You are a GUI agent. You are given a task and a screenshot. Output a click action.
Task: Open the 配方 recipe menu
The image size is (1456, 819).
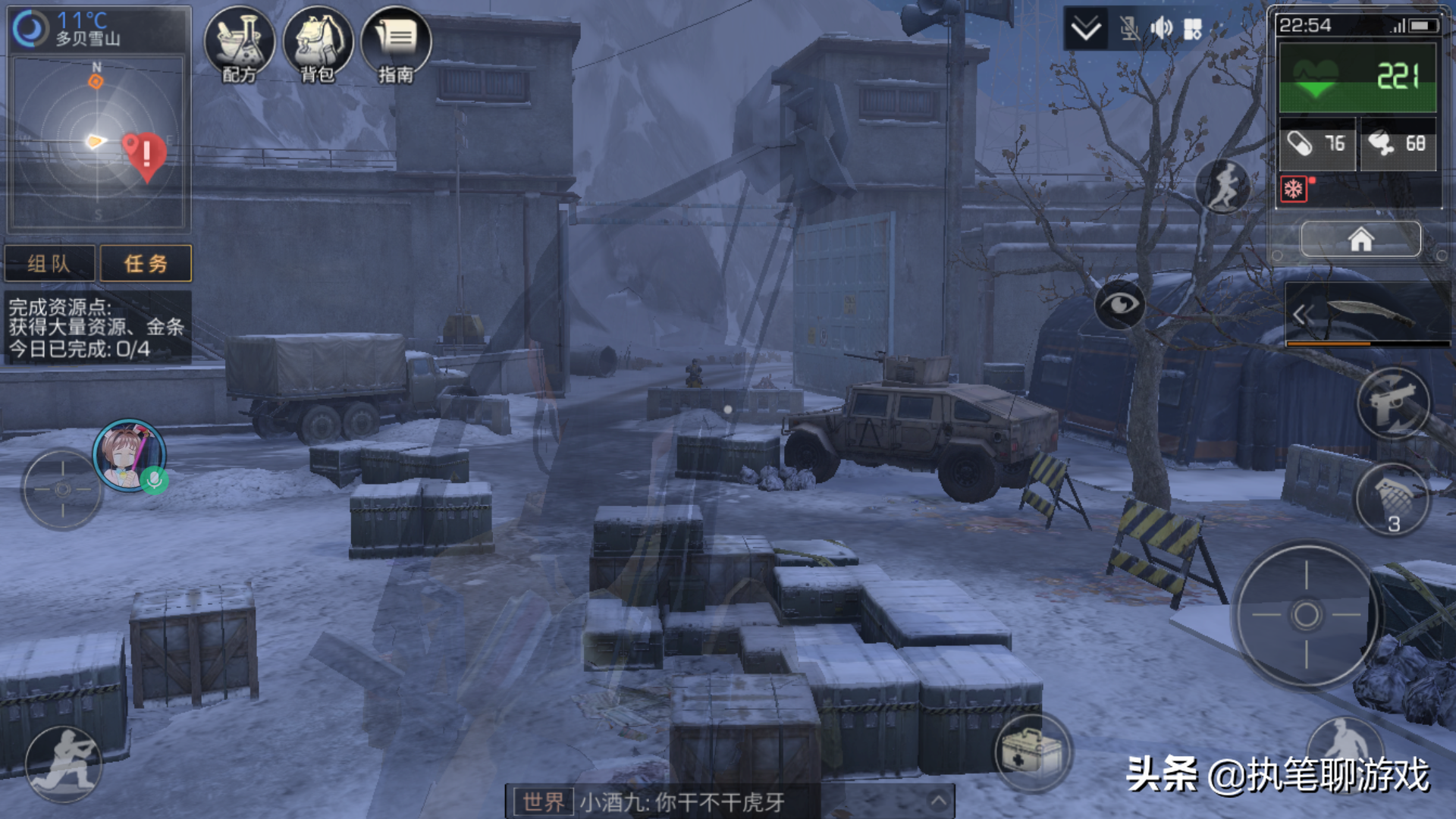click(x=240, y=44)
